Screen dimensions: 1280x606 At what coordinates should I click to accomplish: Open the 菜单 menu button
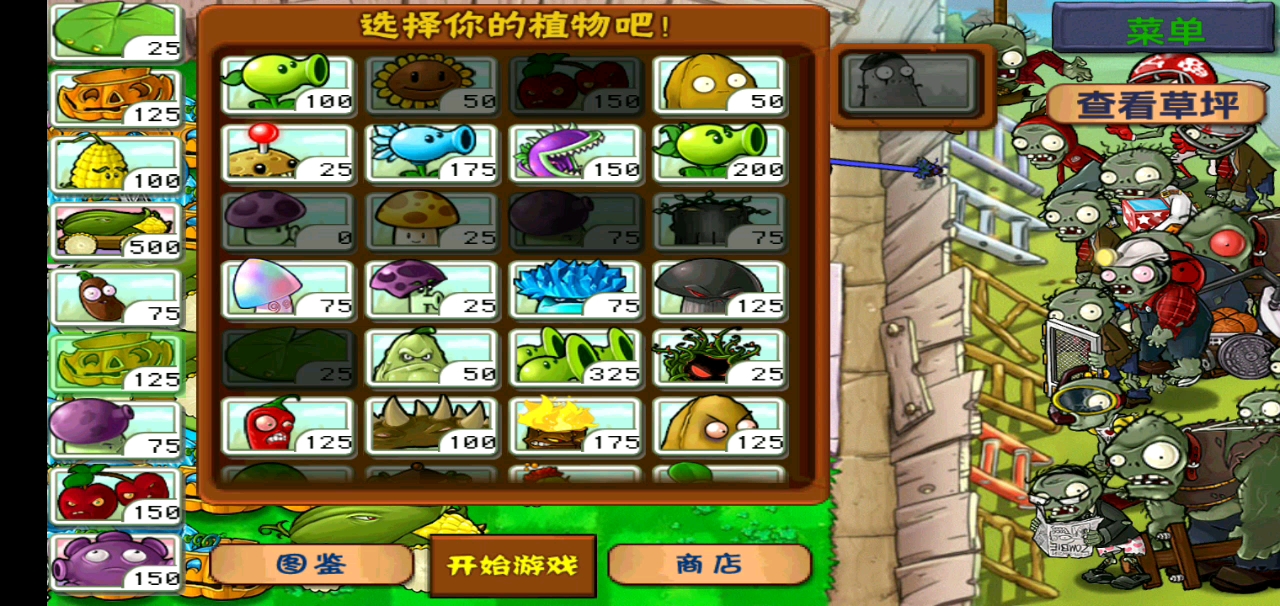tap(1165, 30)
